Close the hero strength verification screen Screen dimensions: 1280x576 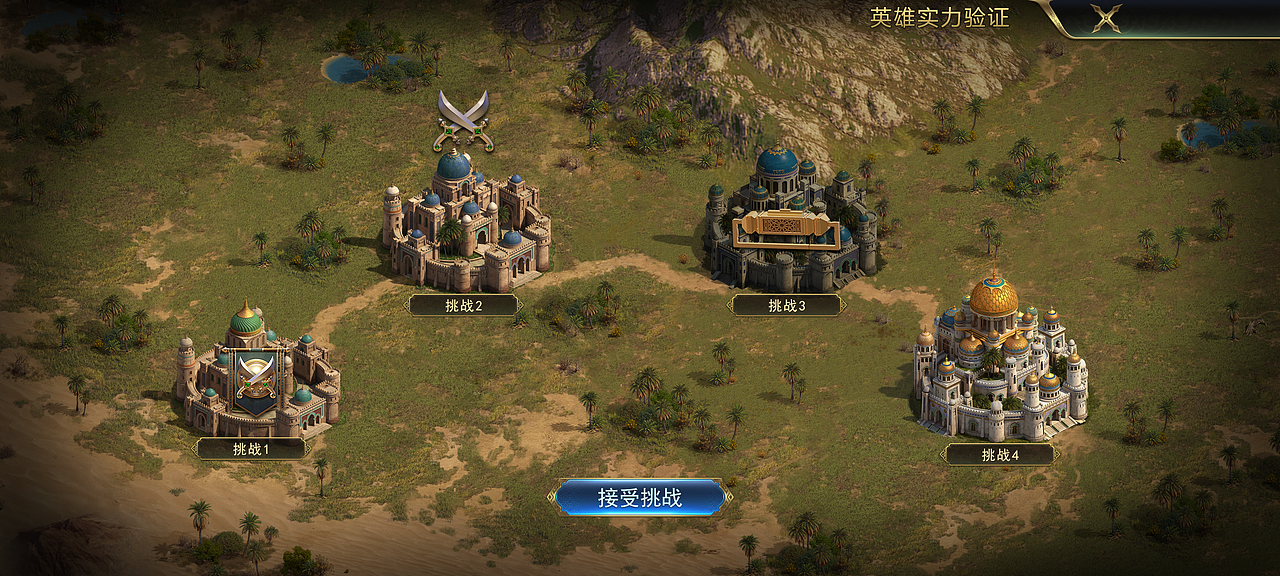point(1105,18)
